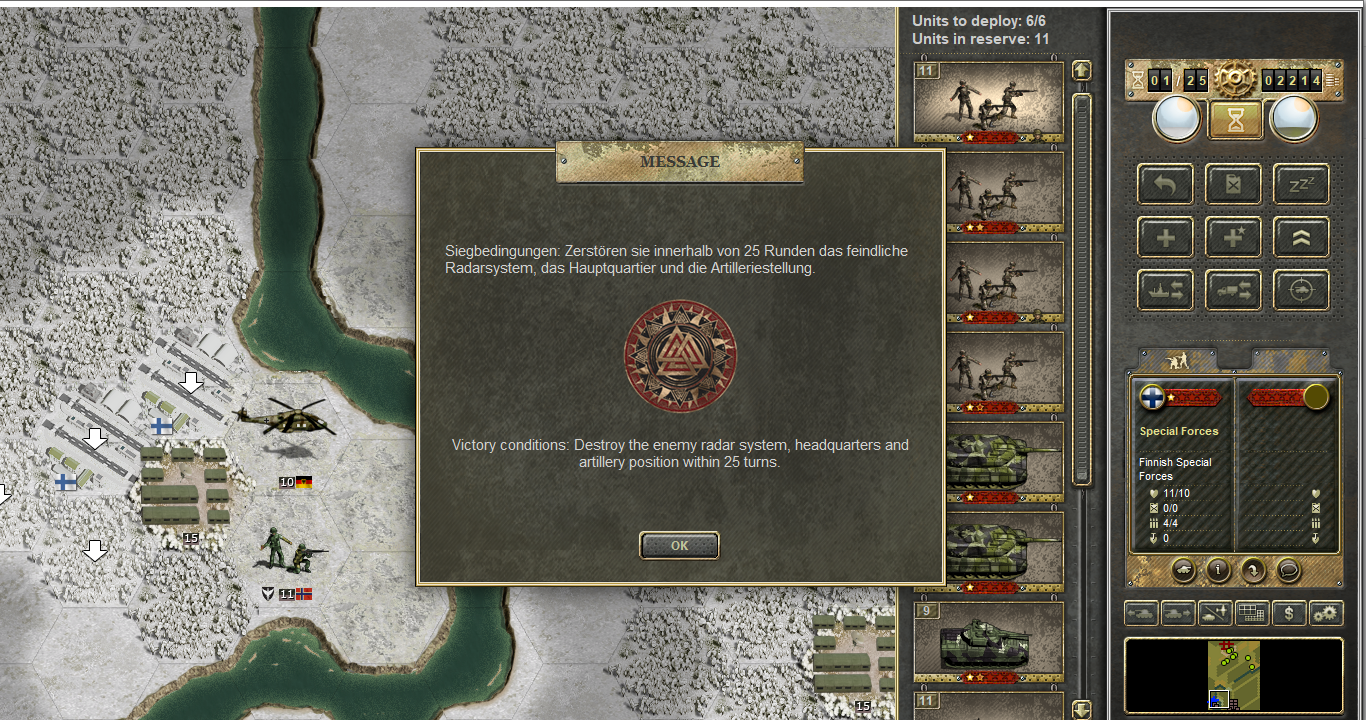Click the ship embark button
Screen dimensions: 1366x720
(x=1165, y=290)
